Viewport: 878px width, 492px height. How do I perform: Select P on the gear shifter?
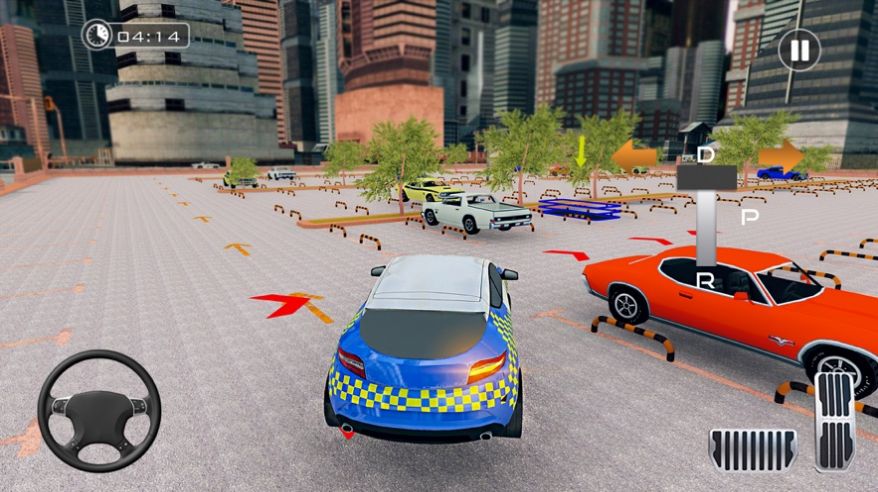pyautogui.click(x=749, y=216)
